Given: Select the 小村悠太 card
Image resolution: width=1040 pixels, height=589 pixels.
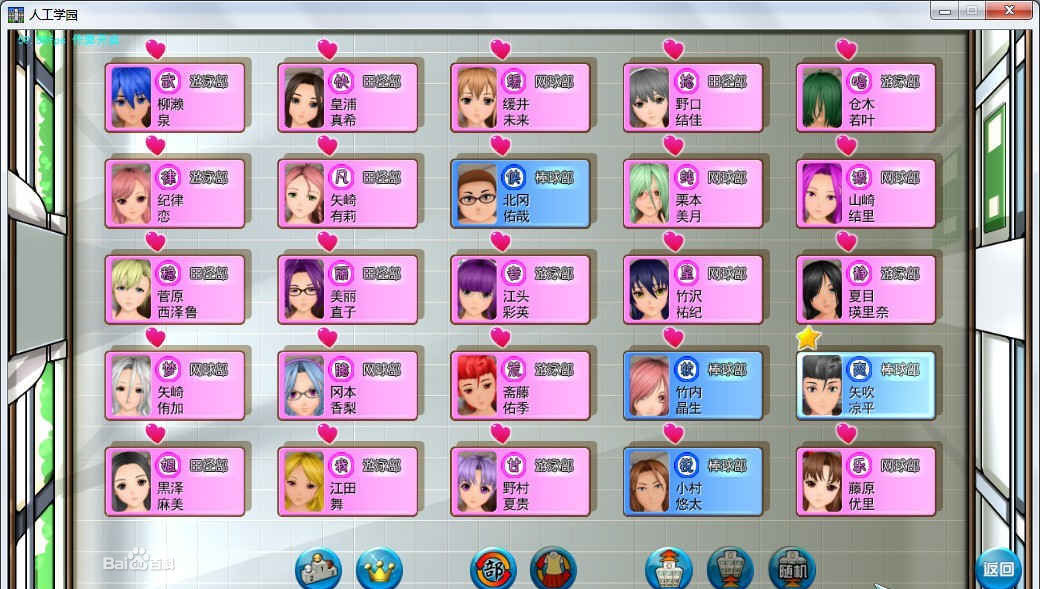Looking at the screenshot, I should tap(694, 481).
